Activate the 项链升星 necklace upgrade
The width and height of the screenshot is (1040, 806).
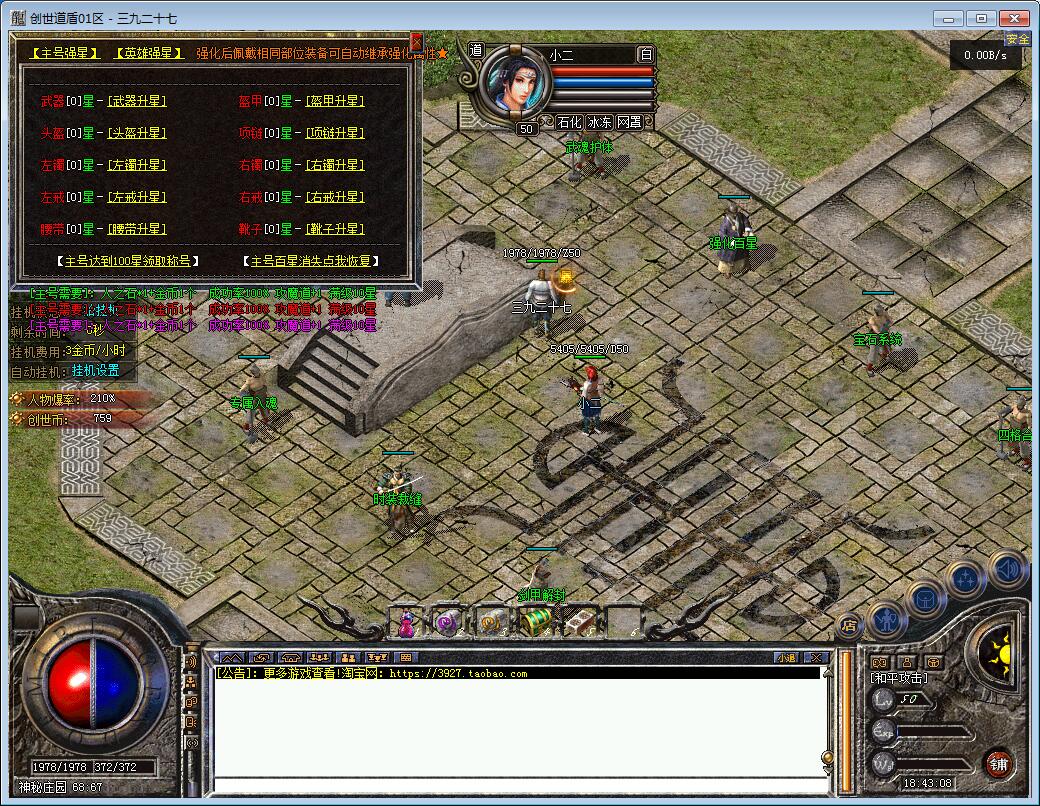[x=335, y=133]
